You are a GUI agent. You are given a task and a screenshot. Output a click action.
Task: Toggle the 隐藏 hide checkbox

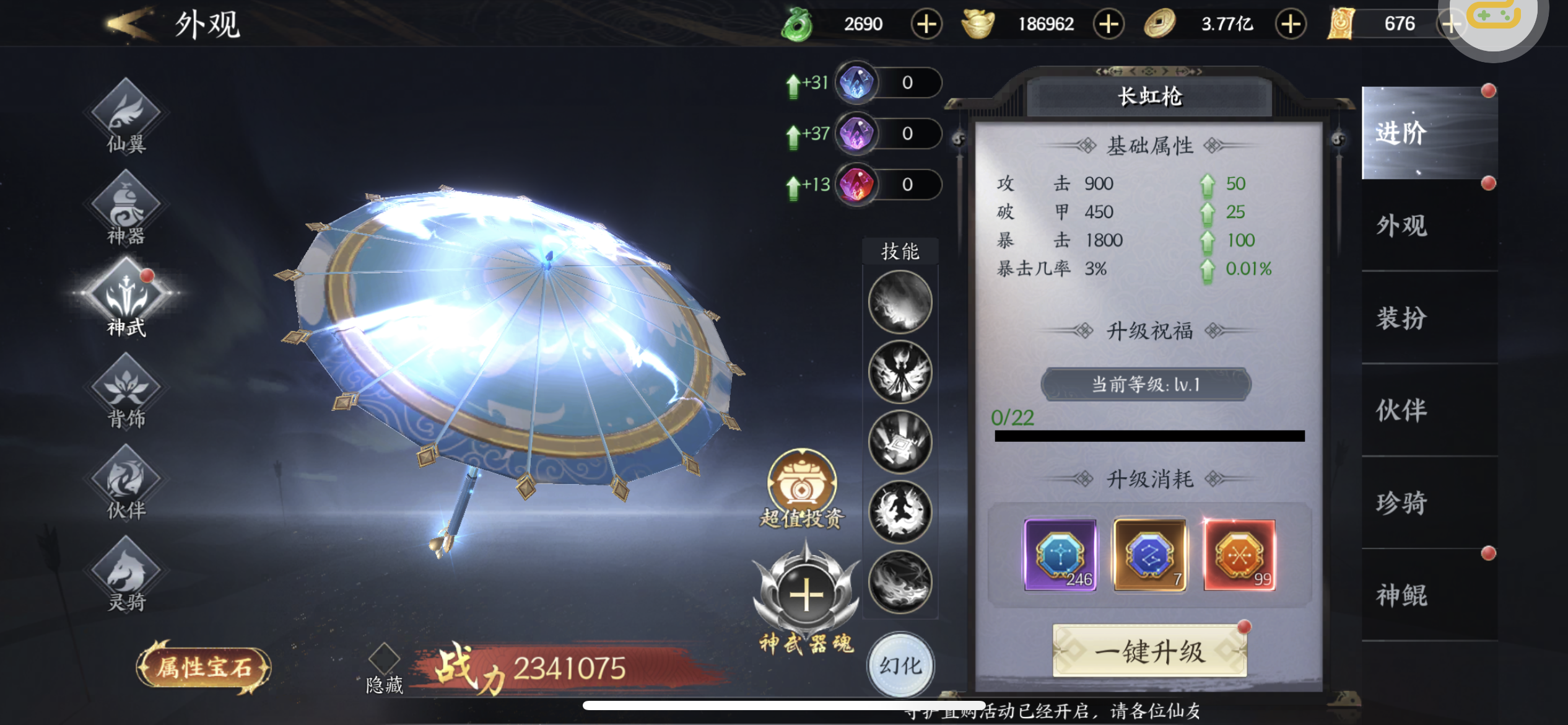(x=384, y=657)
